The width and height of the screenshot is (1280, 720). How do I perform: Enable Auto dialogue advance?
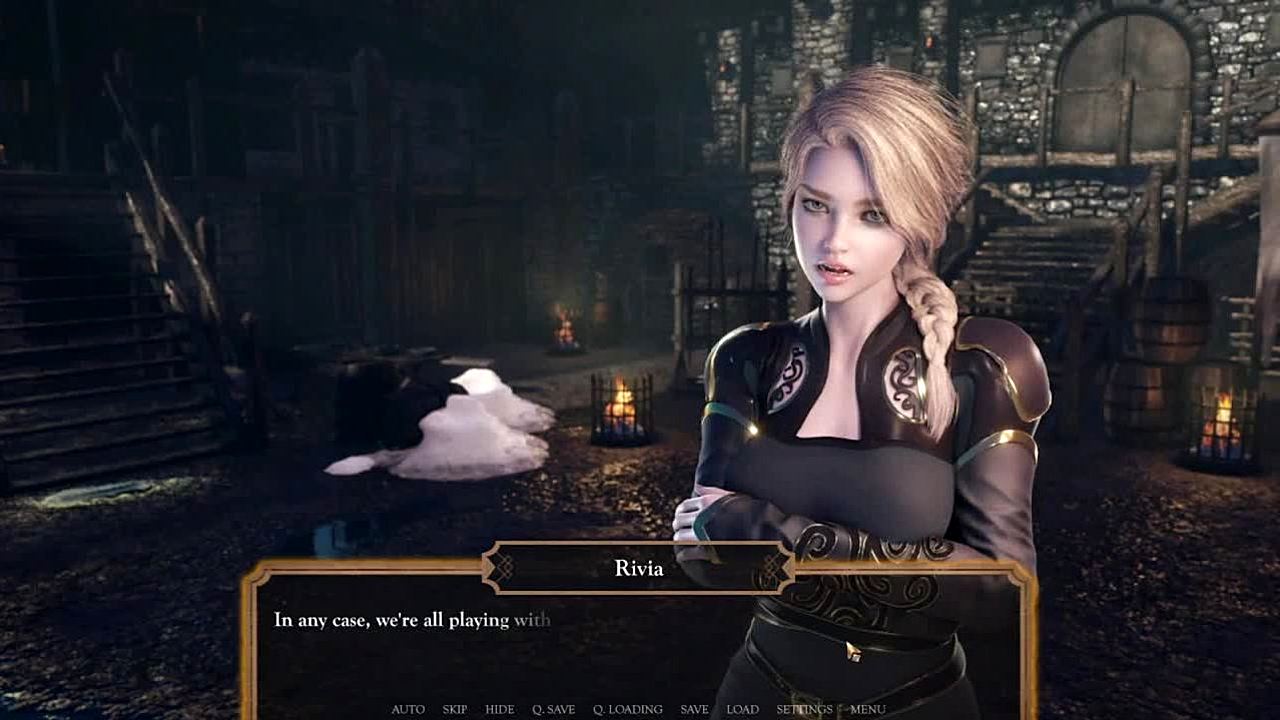click(x=408, y=709)
